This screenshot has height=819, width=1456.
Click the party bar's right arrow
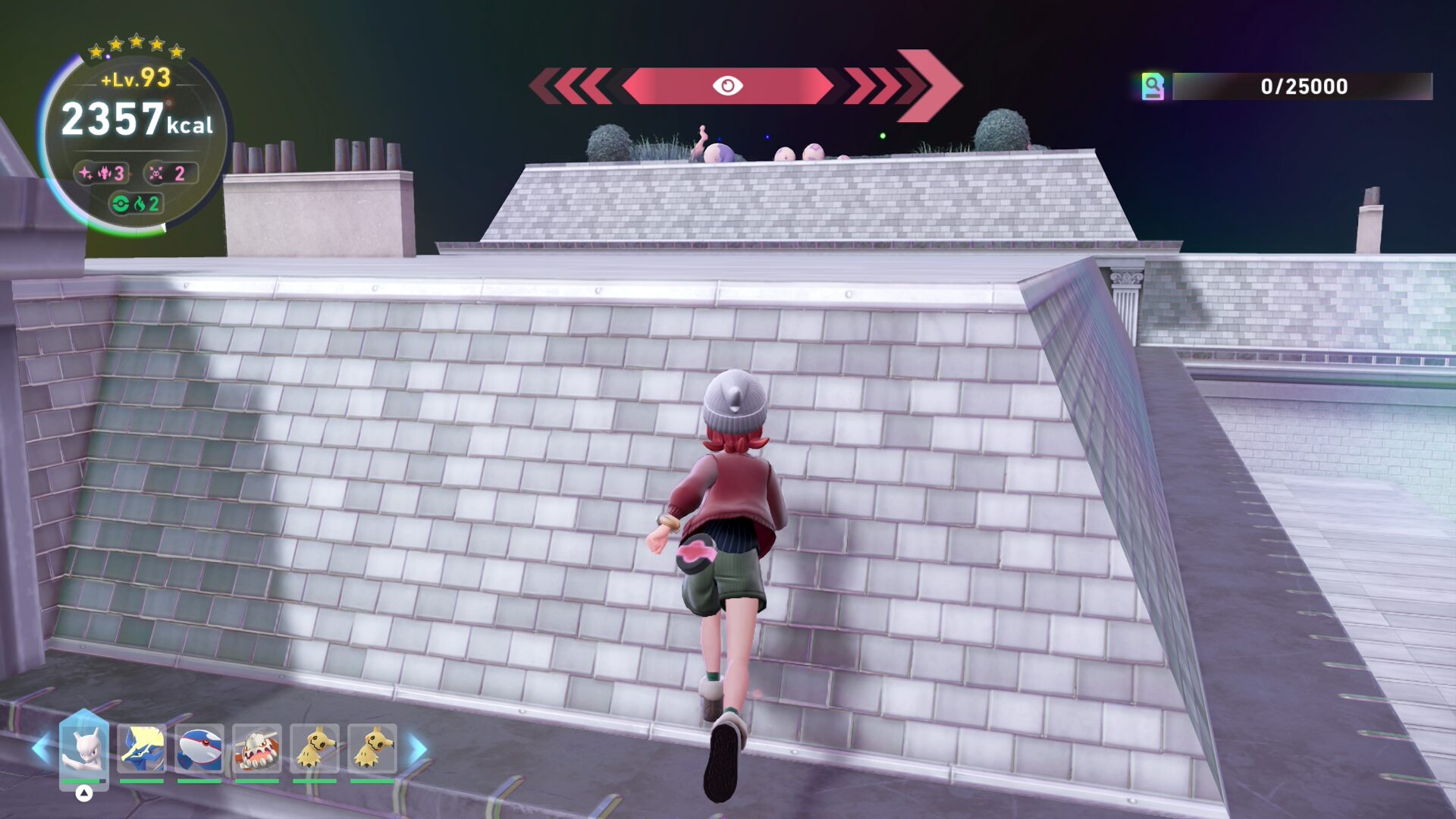[x=418, y=748]
